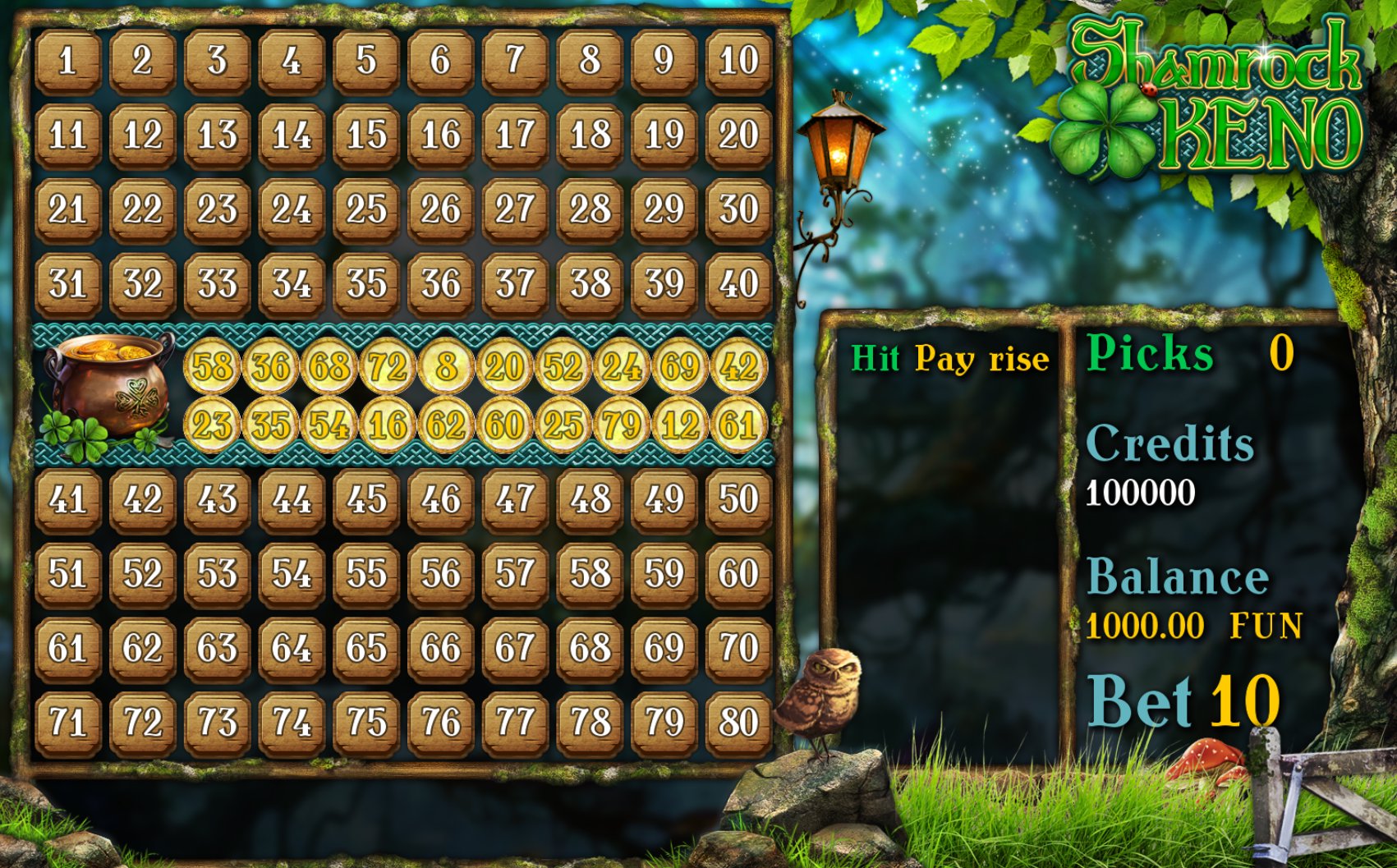
Task: Select the gold coin numbered 16
Action: 386,425
